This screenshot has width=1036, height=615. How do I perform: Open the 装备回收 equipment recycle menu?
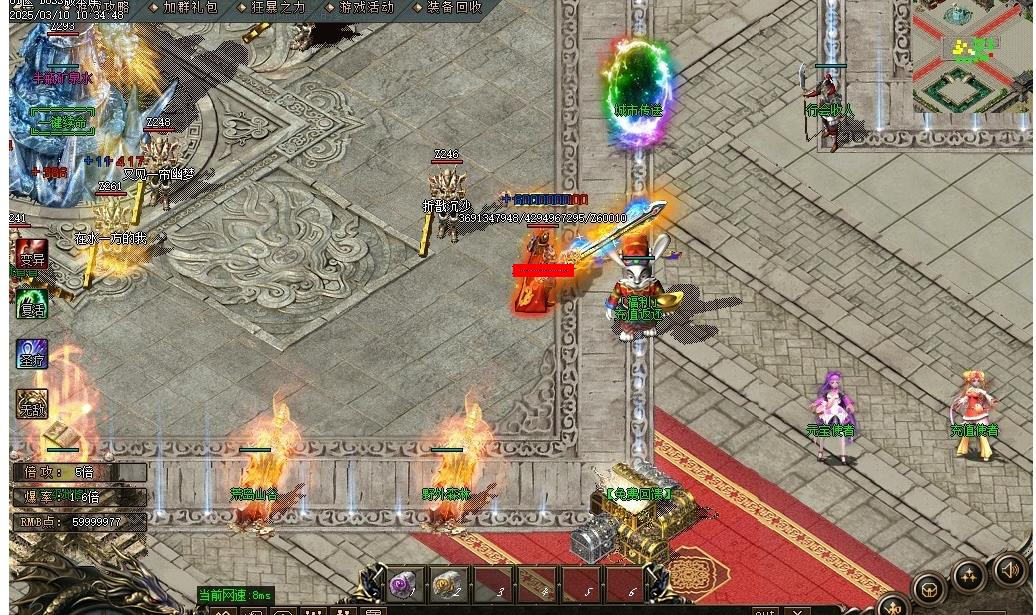[x=447, y=7]
